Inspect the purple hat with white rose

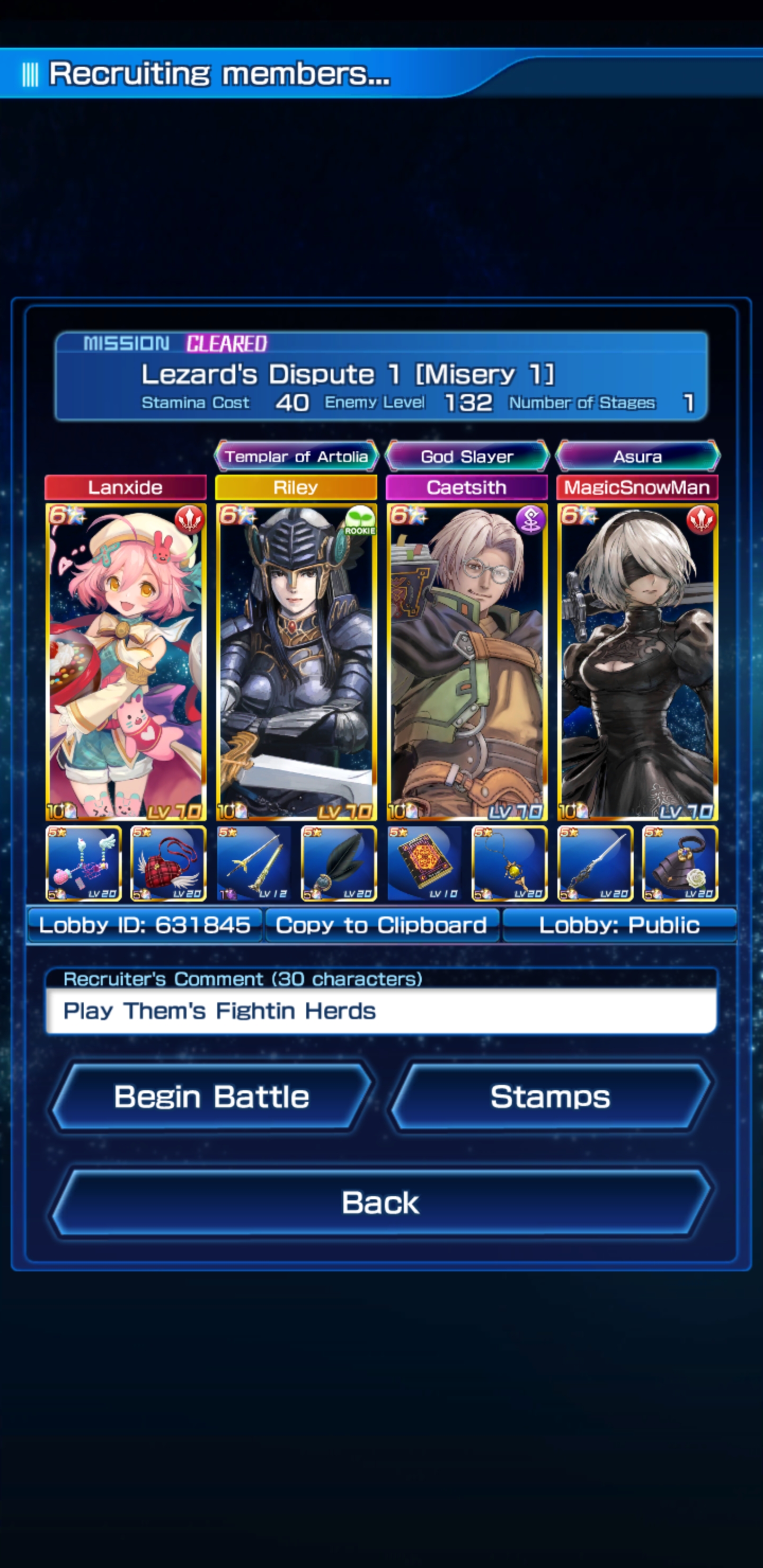coord(680,864)
